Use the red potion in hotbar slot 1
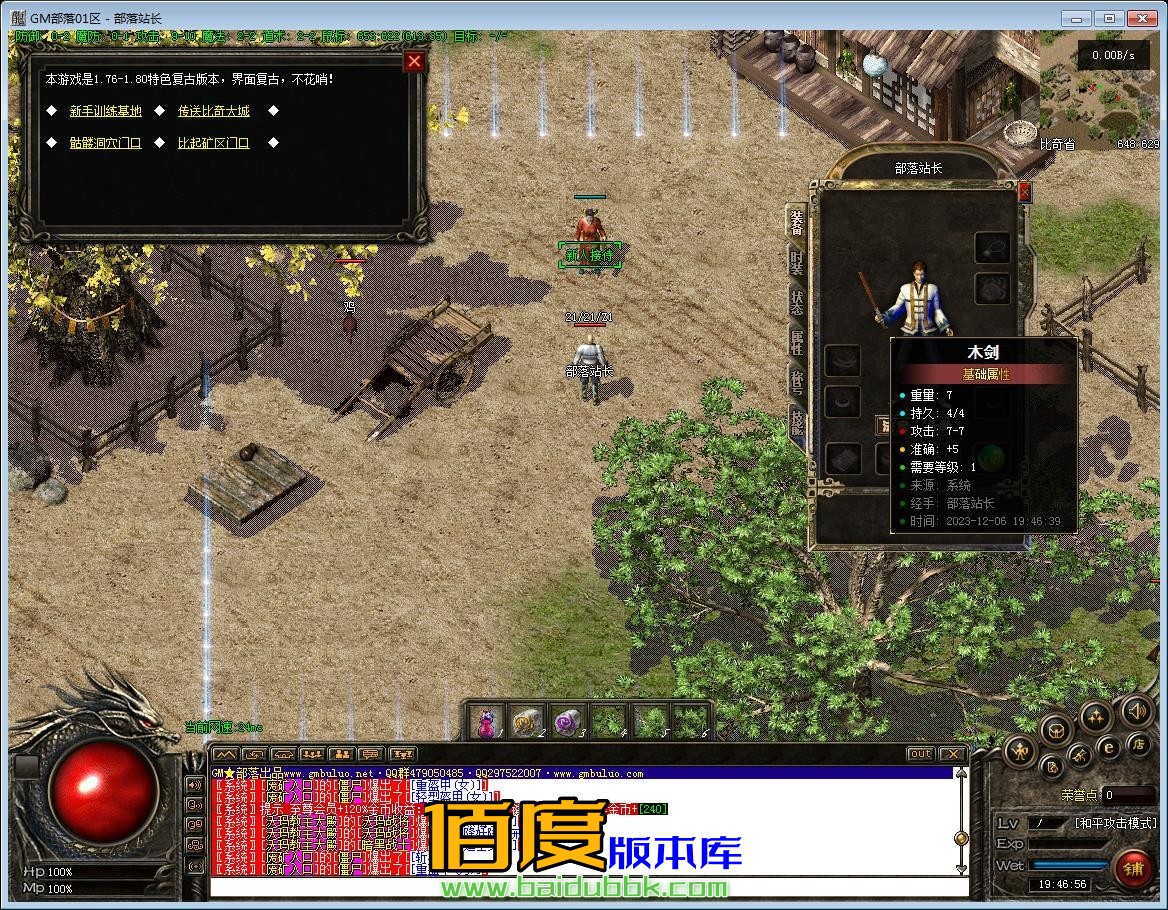Viewport: 1168px width, 910px height. coord(487,722)
